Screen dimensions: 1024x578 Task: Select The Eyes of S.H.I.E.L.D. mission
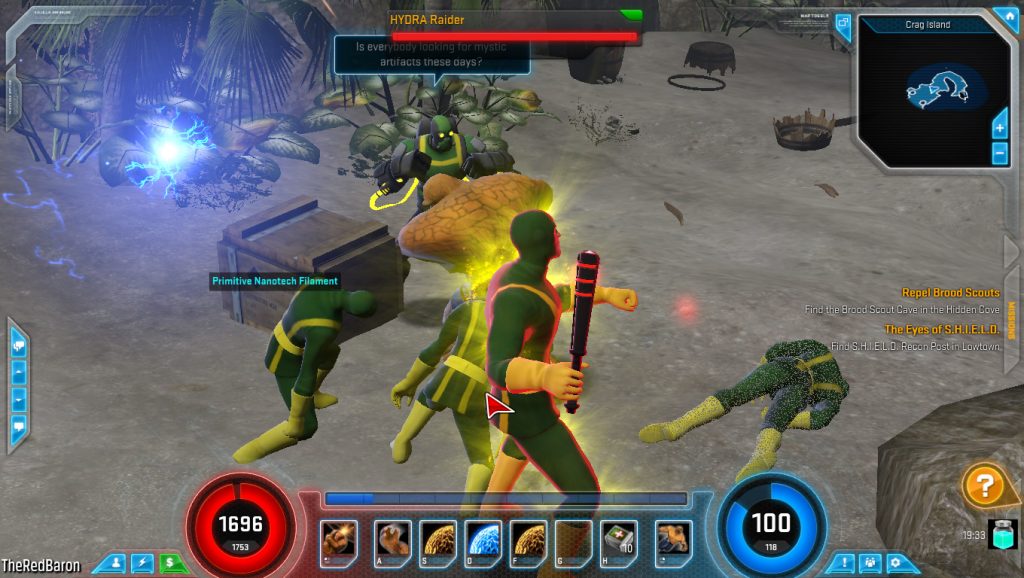tap(941, 329)
